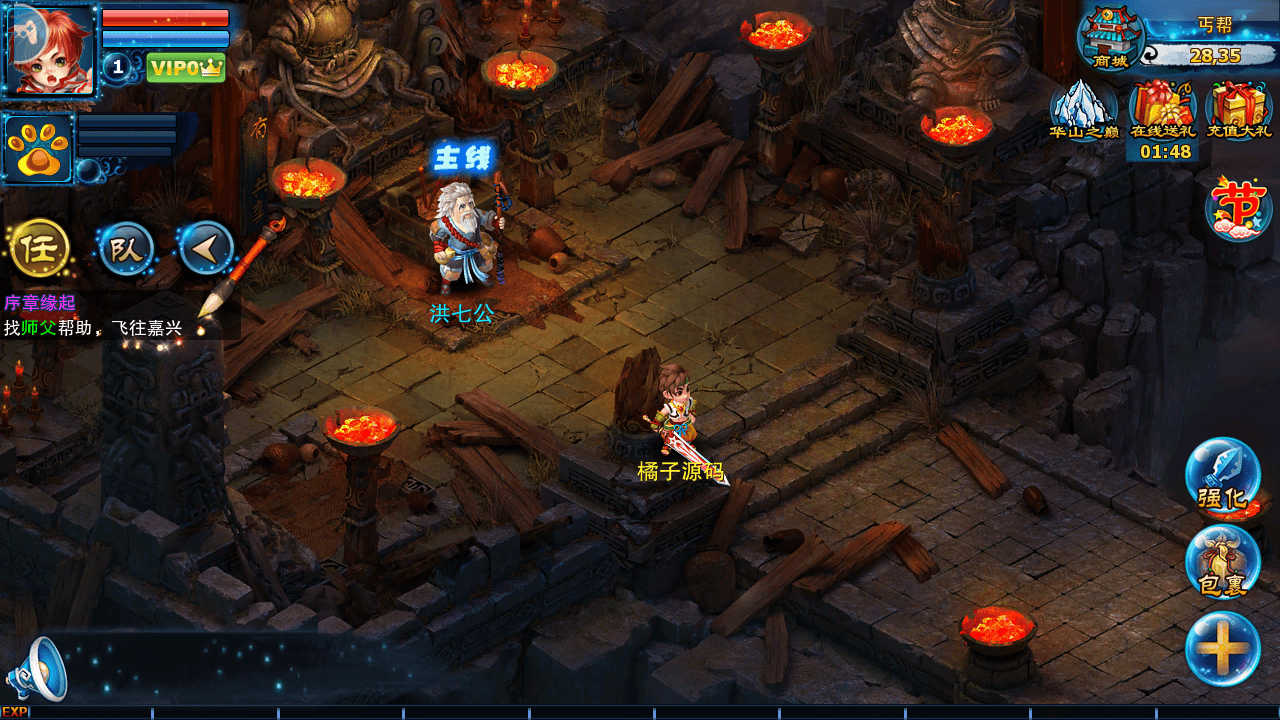The height and width of the screenshot is (720, 1280).
Task: Open the 商城 shop
Action: point(1109,38)
